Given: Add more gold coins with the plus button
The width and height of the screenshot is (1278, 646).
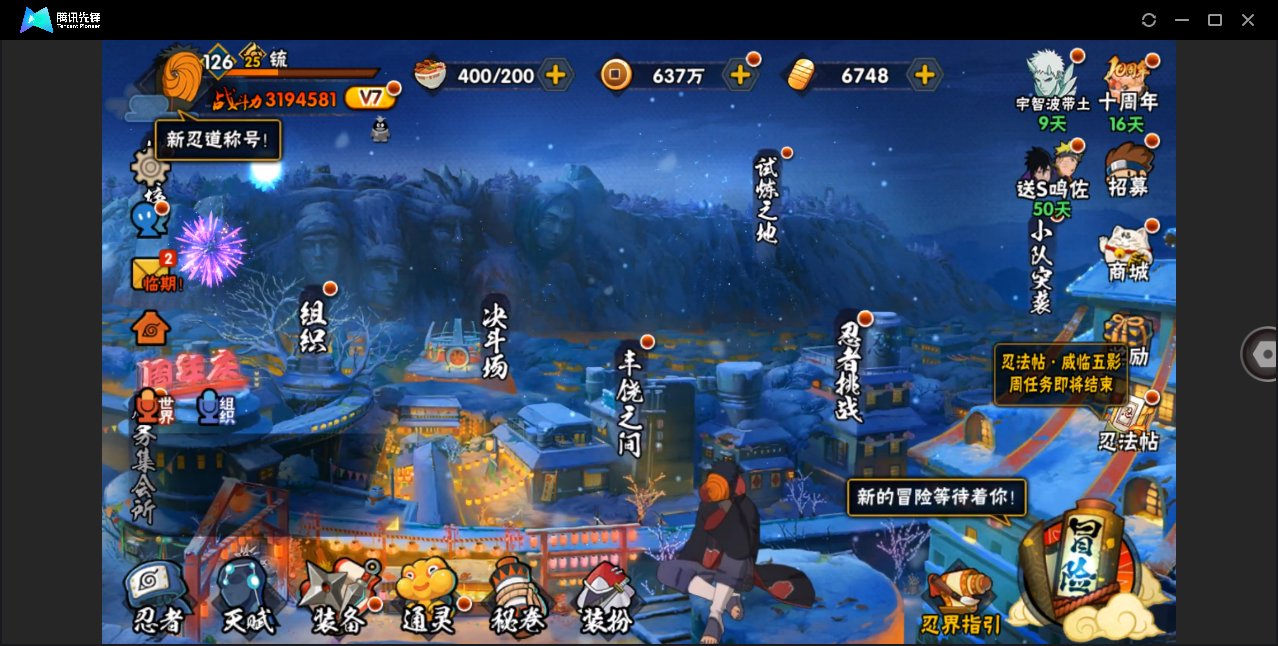Looking at the screenshot, I should click(x=740, y=75).
